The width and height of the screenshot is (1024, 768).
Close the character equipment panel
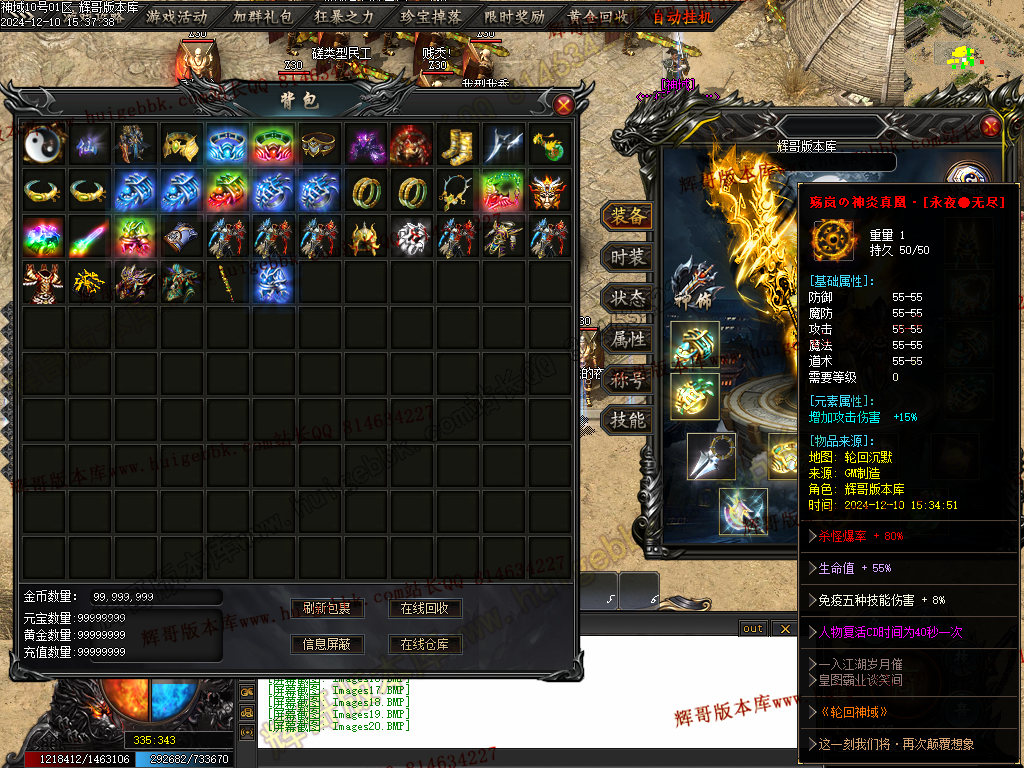coord(990,126)
